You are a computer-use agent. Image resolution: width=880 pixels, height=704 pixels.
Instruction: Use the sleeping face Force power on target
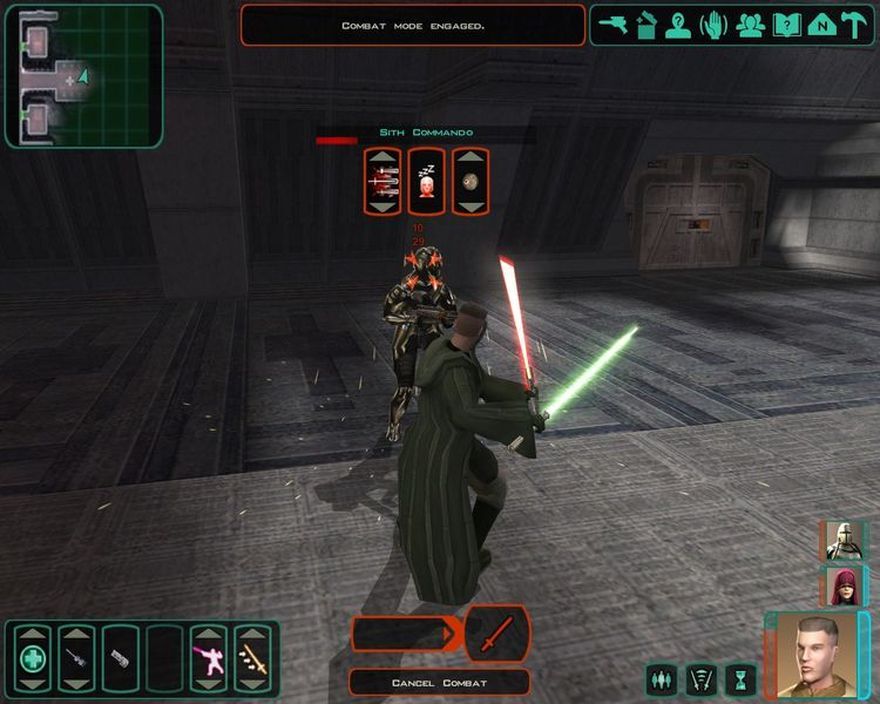point(427,181)
